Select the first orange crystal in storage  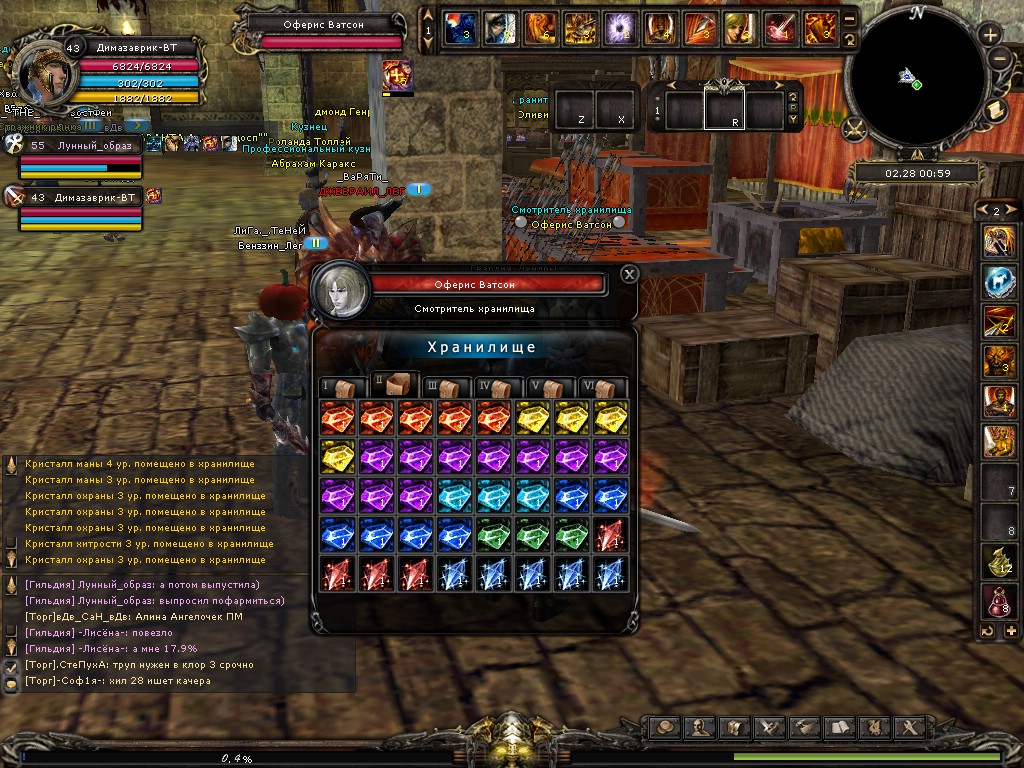point(337,419)
